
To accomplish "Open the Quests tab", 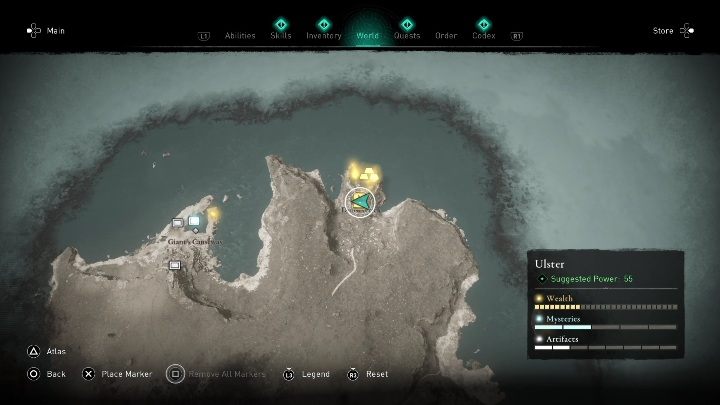I will click(407, 35).
